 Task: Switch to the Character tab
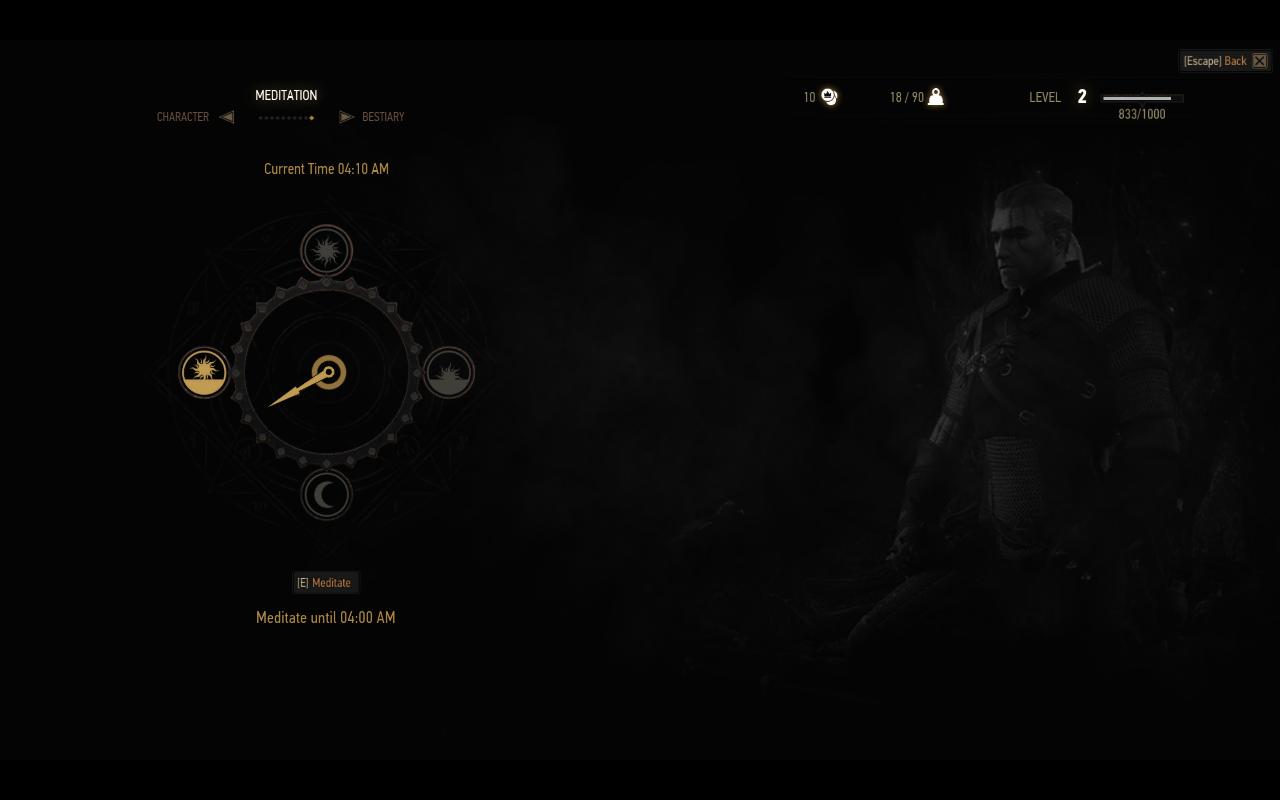[x=183, y=117]
